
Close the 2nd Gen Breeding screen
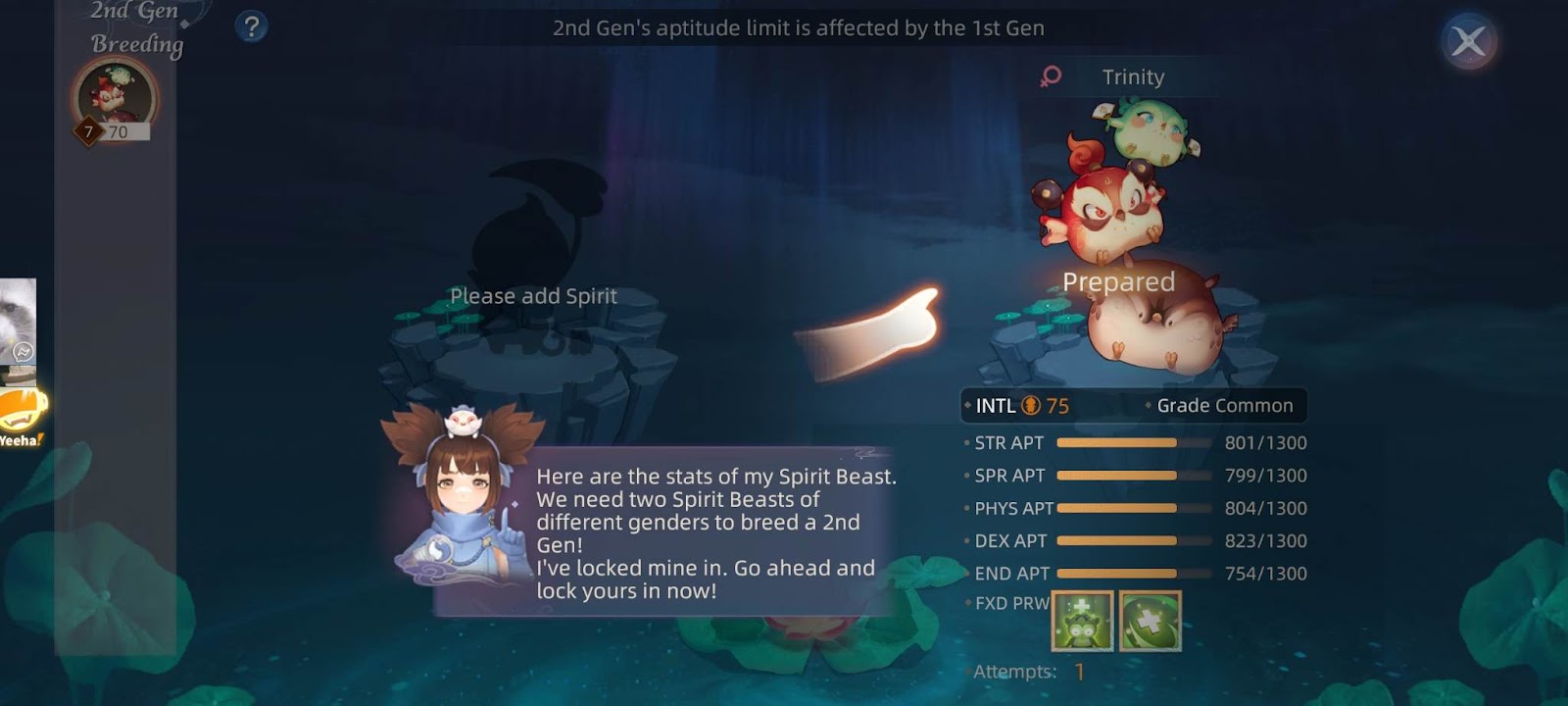click(x=1468, y=42)
